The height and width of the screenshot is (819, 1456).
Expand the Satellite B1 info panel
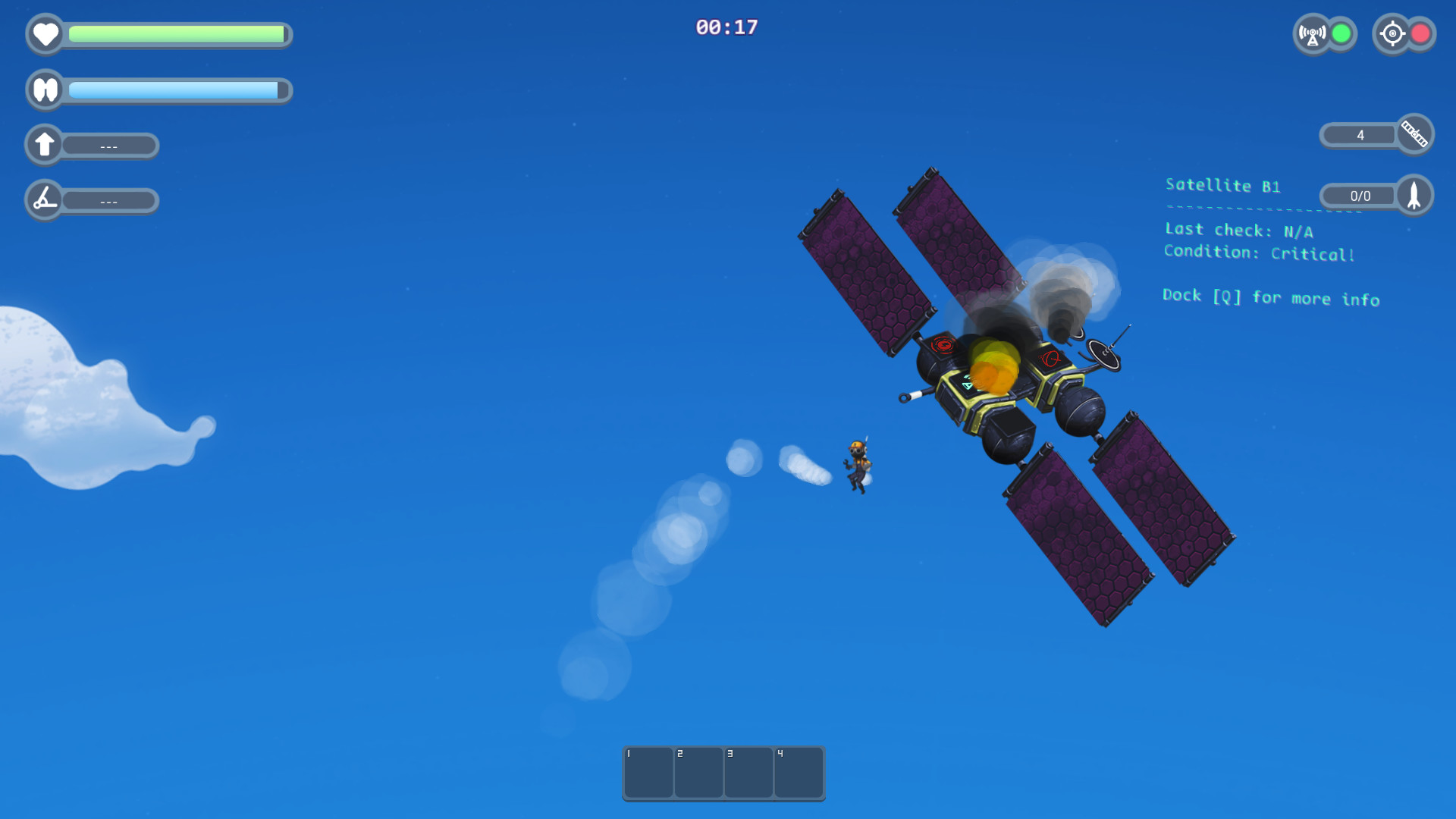point(1222,186)
